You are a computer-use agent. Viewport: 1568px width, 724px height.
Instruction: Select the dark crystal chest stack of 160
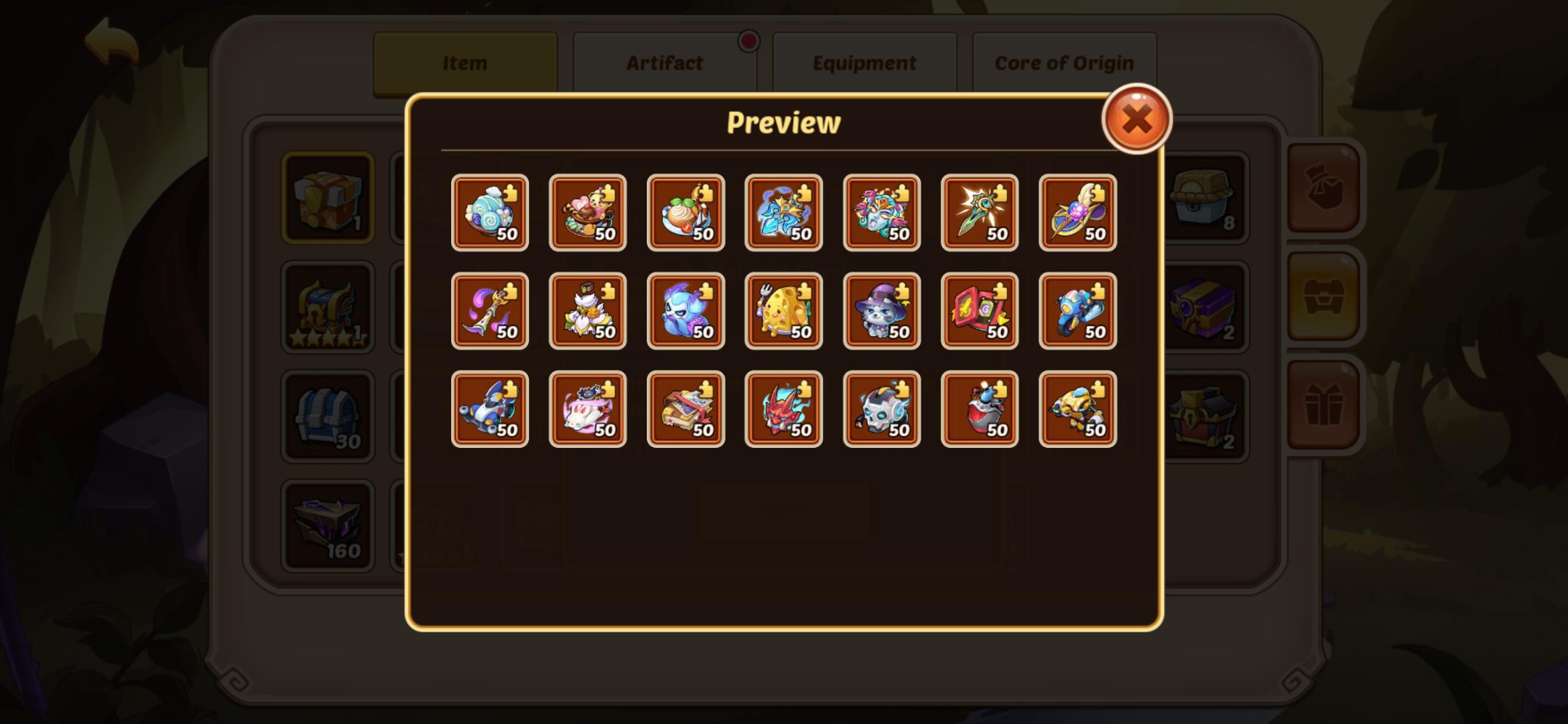tap(328, 526)
